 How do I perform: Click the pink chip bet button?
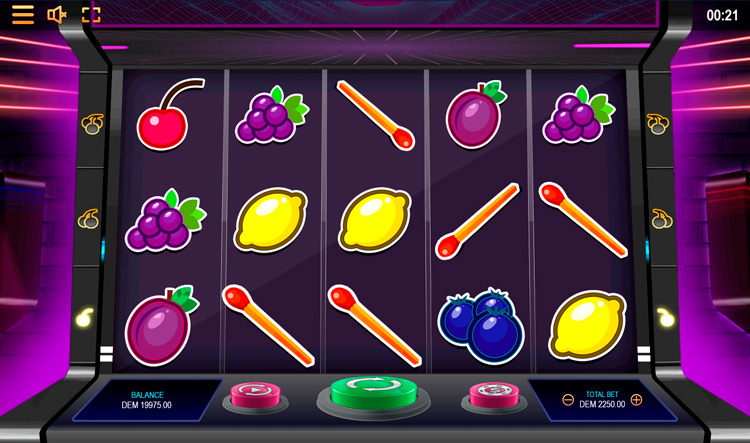click(493, 393)
